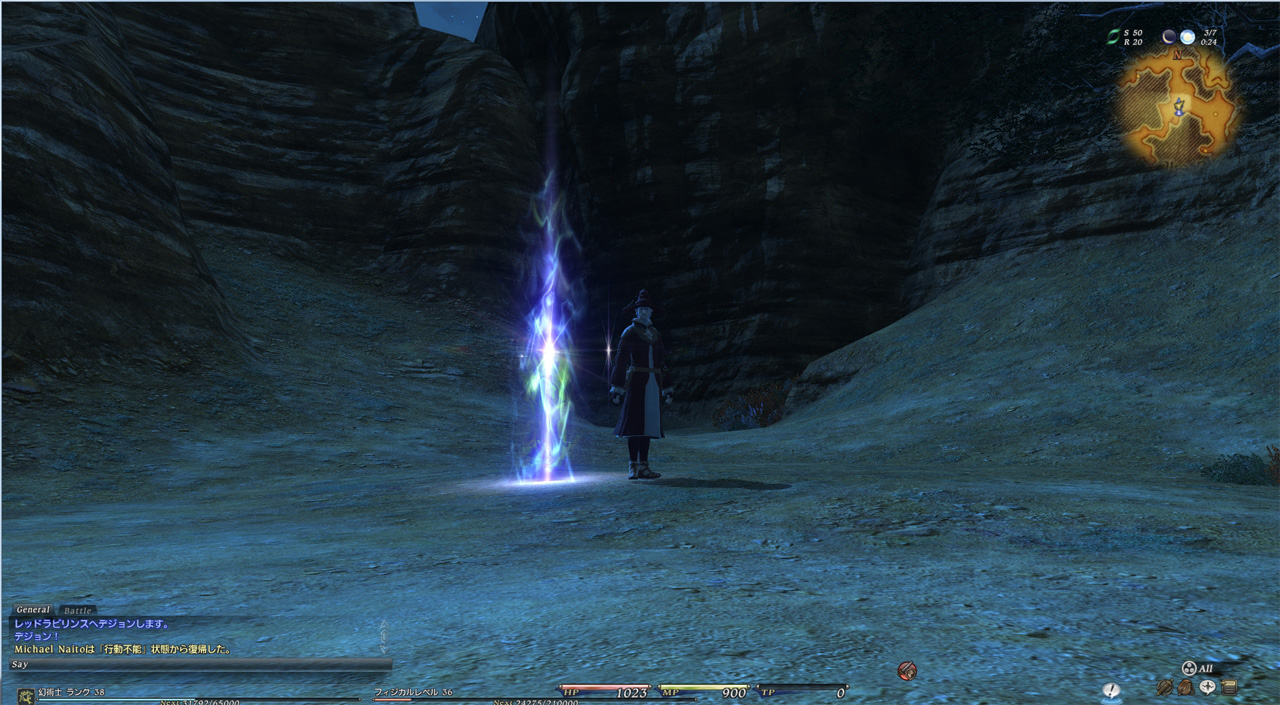The width and height of the screenshot is (1280, 705).
Task: Open the circular minimap
Action: pos(1179,105)
